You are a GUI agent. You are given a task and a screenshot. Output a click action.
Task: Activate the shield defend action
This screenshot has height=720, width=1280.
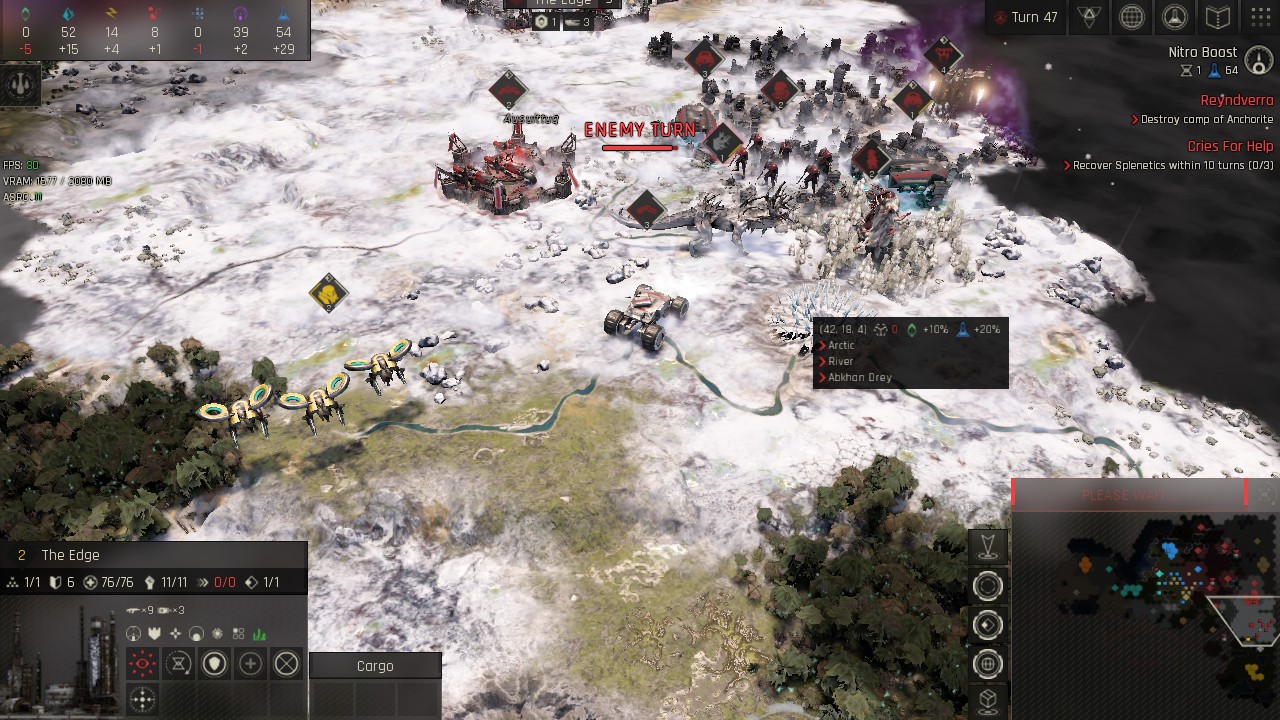(x=215, y=663)
